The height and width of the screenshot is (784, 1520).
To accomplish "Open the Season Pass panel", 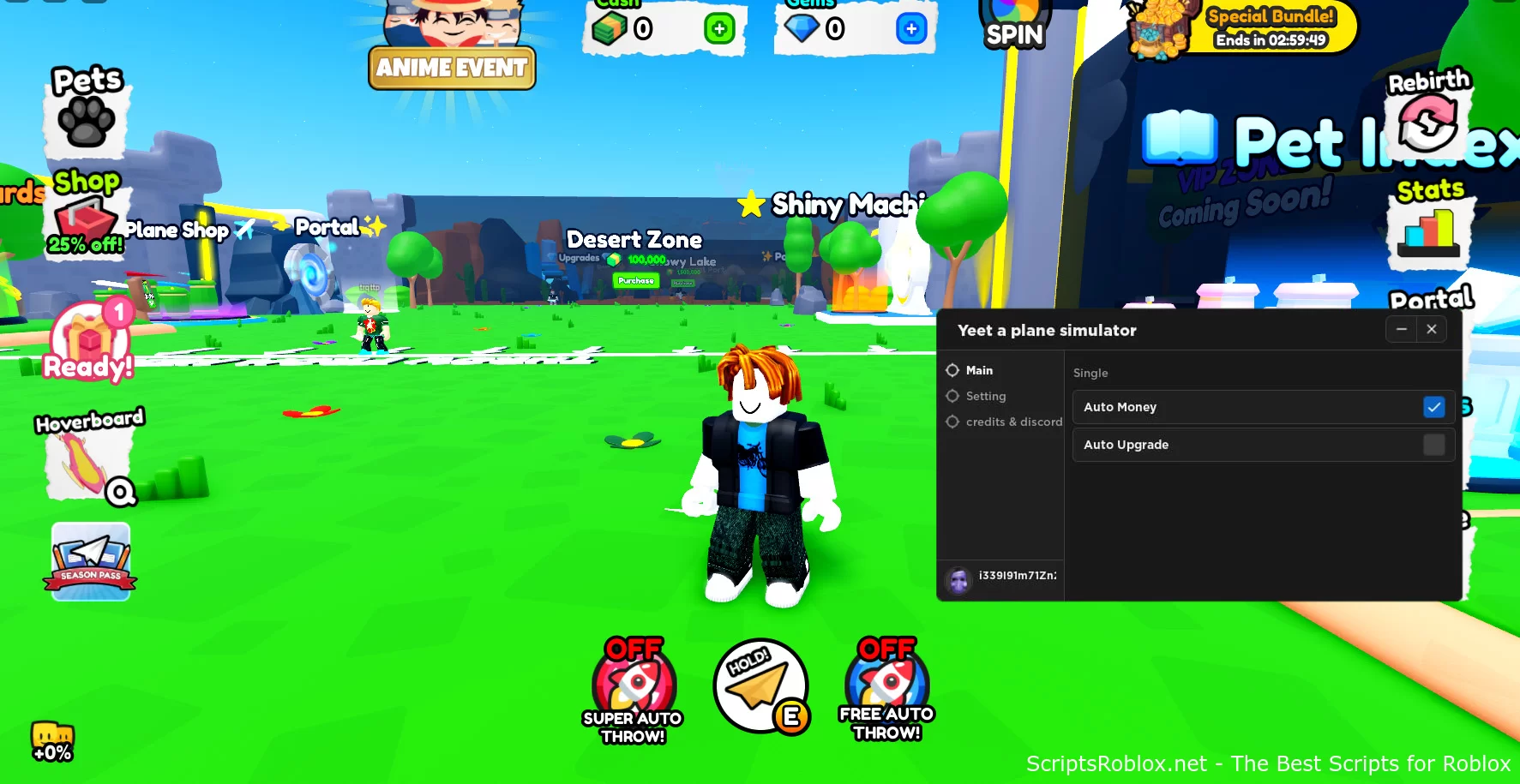I will click(89, 561).
